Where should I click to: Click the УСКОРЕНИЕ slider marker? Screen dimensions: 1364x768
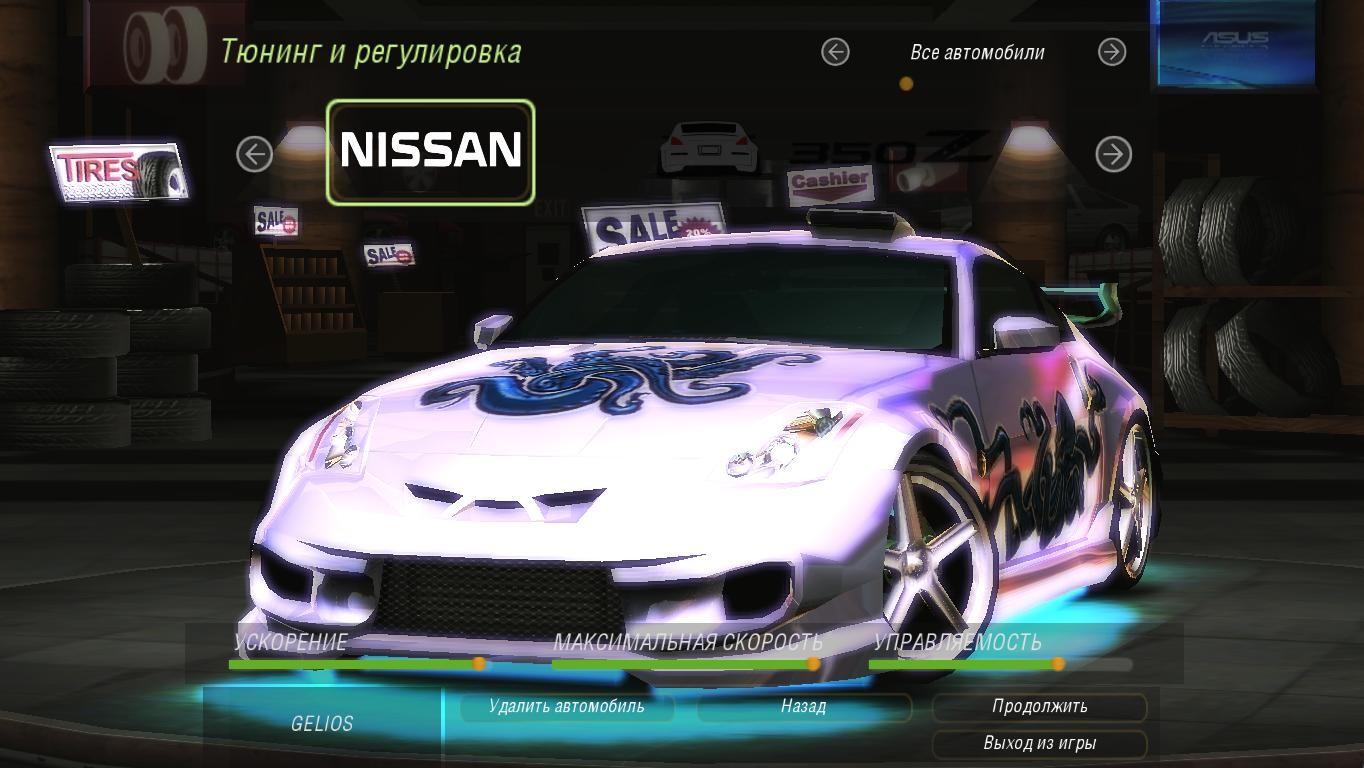coord(480,662)
